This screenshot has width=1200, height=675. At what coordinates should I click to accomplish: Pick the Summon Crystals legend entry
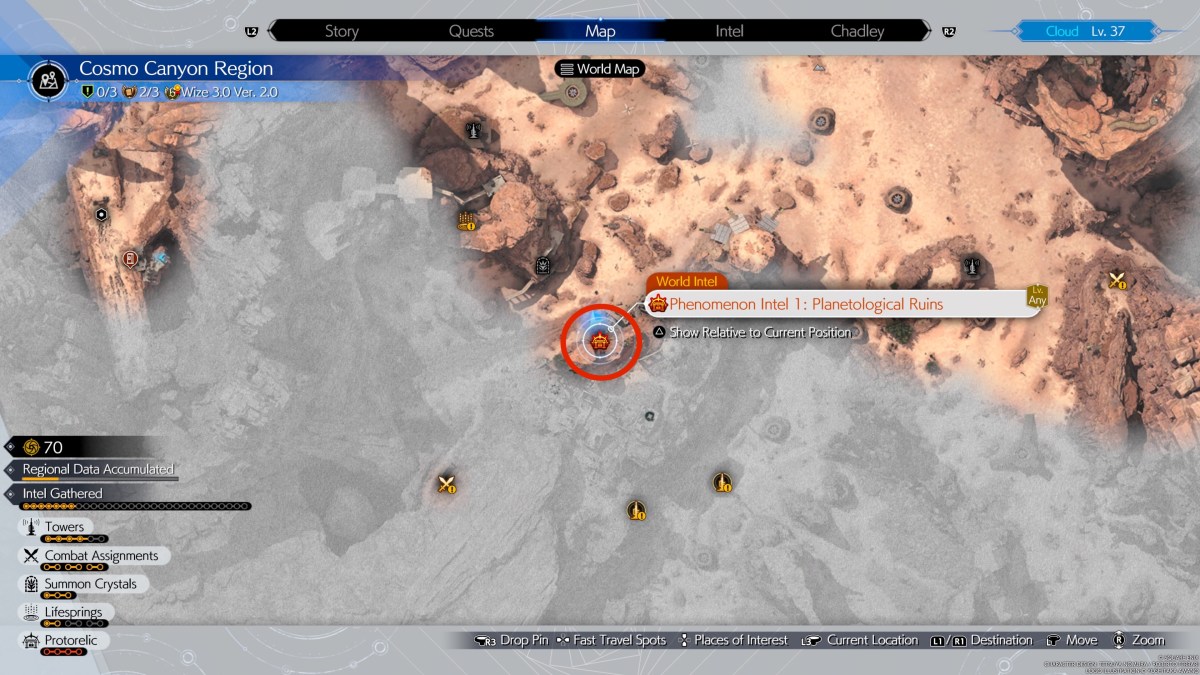click(90, 584)
